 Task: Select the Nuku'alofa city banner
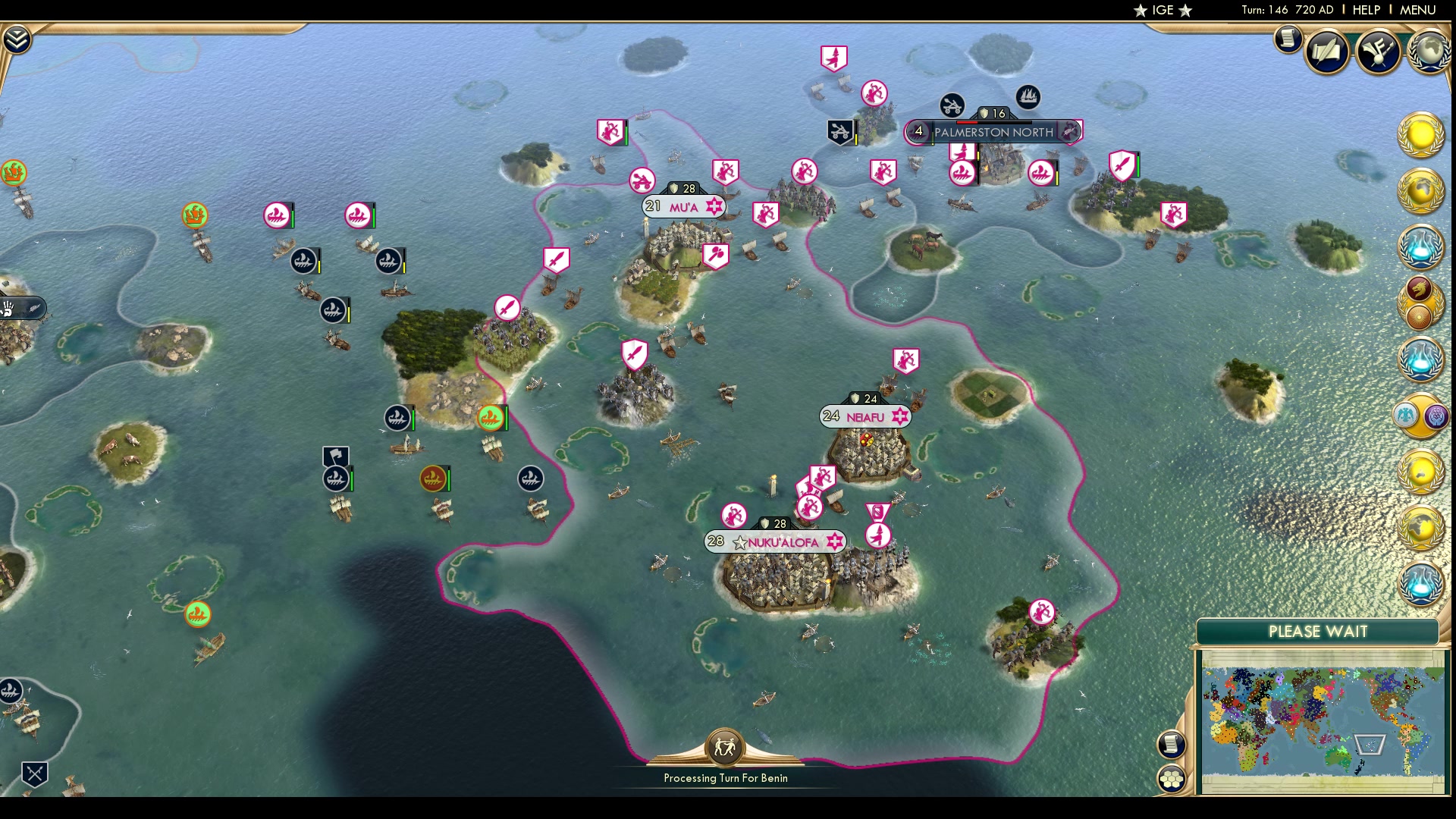[x=776, y=542]
